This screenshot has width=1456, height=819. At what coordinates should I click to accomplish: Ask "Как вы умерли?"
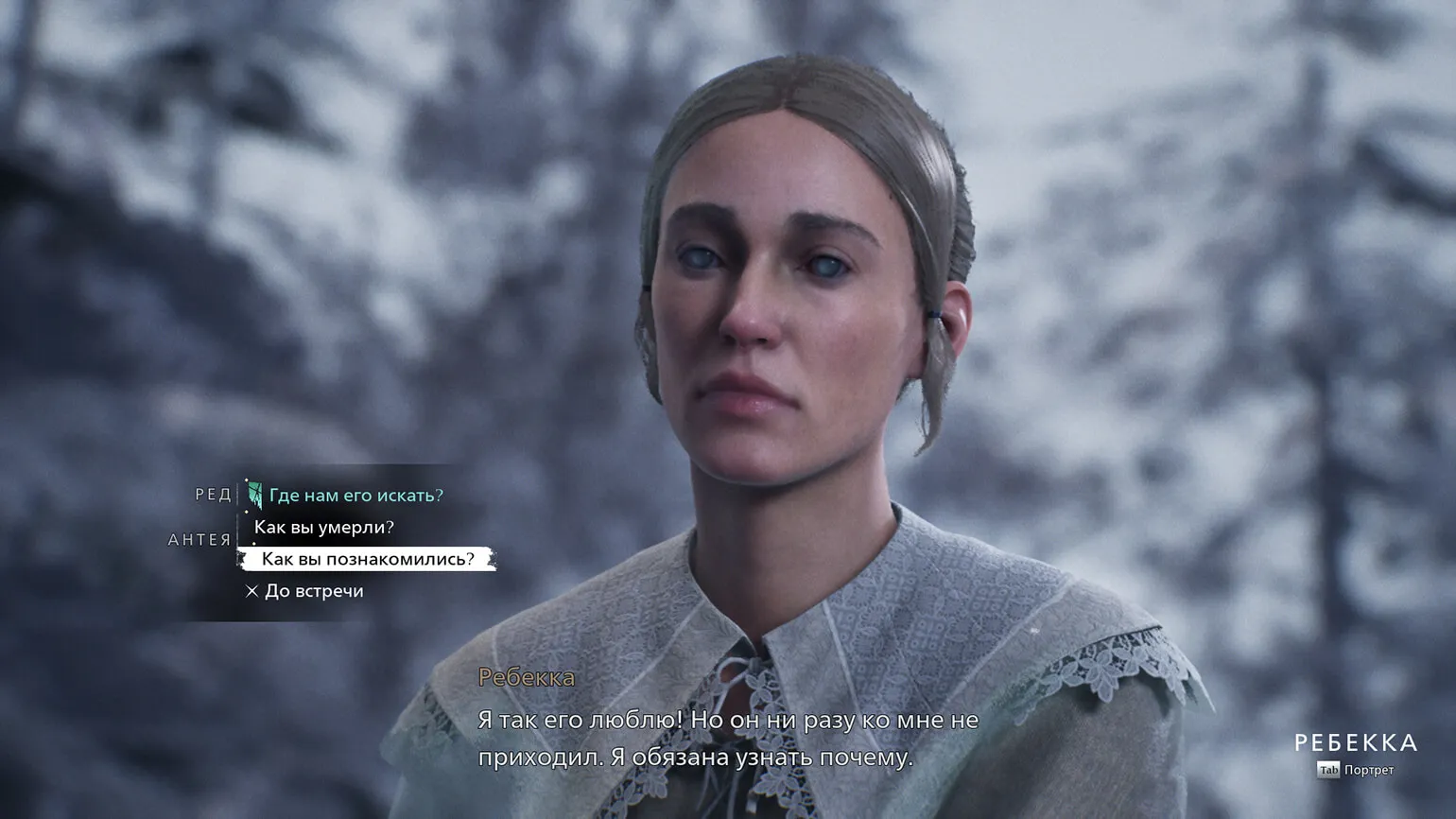[x=323, y=528]
